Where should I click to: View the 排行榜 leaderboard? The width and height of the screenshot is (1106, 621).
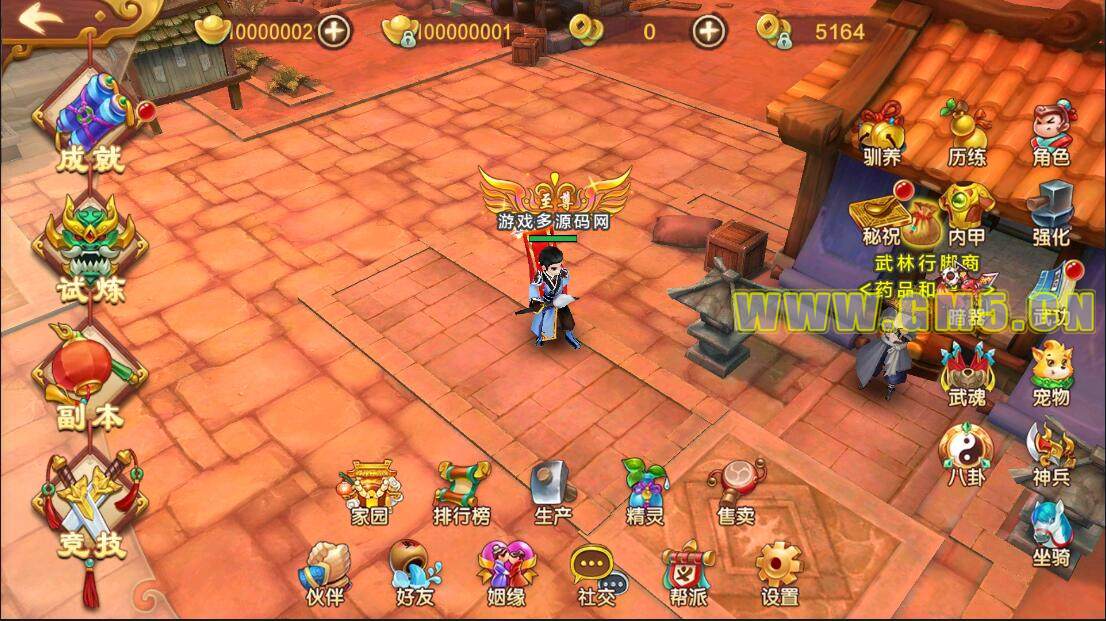(x=461, y=492)
